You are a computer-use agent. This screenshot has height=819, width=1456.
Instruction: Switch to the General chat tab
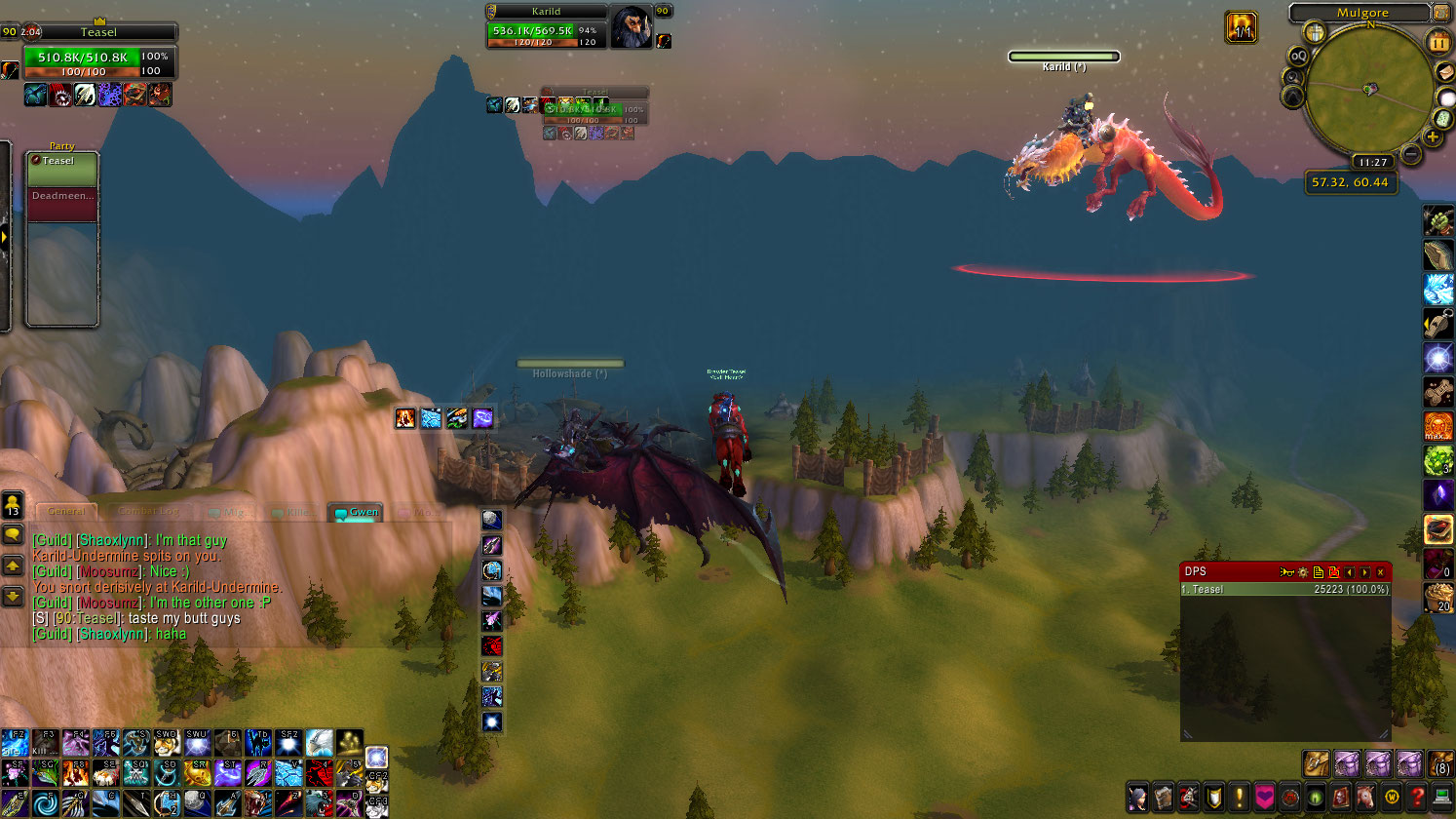coord(66,511)
